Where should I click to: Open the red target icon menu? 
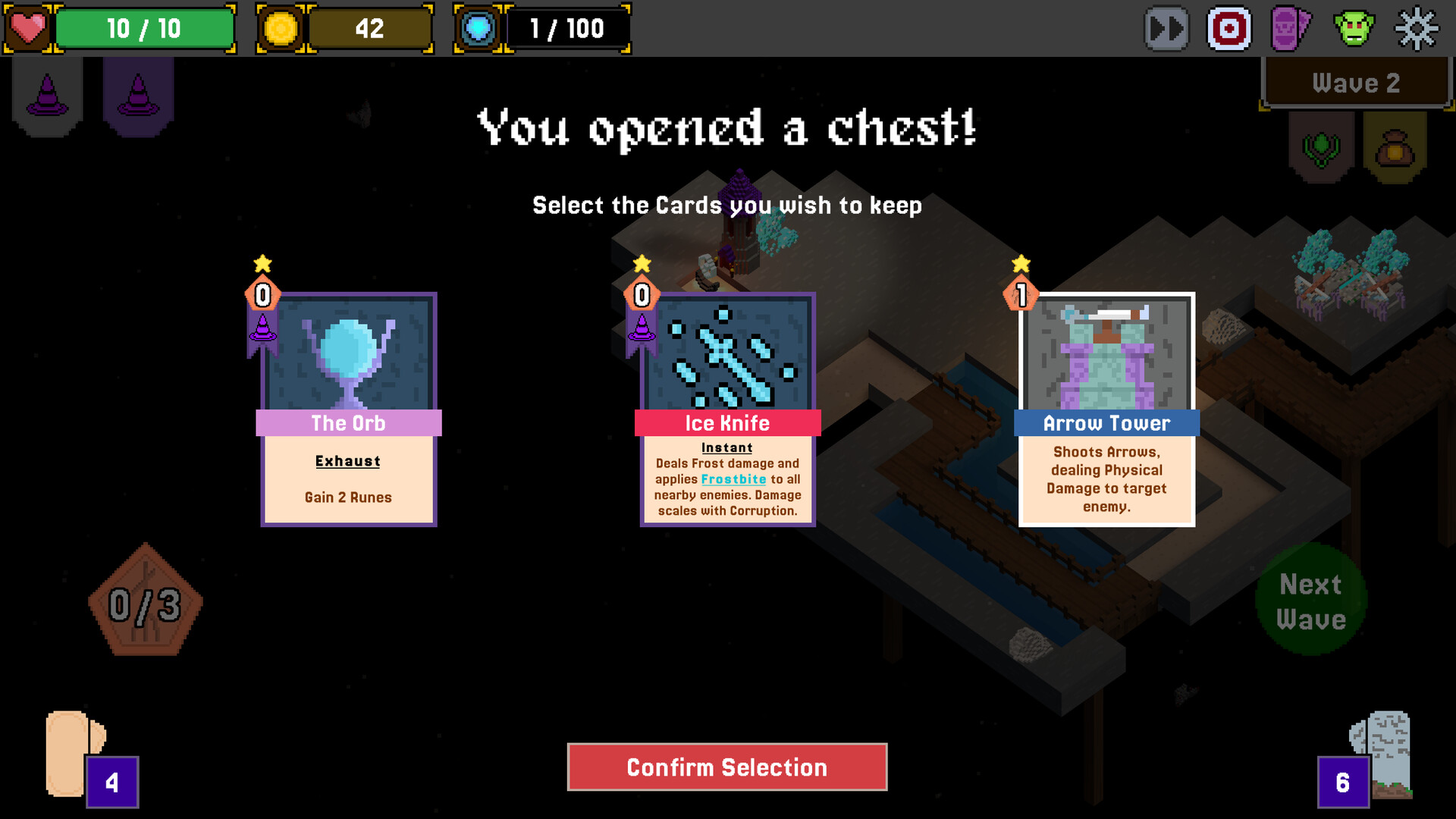click(x=1228, y=29)
